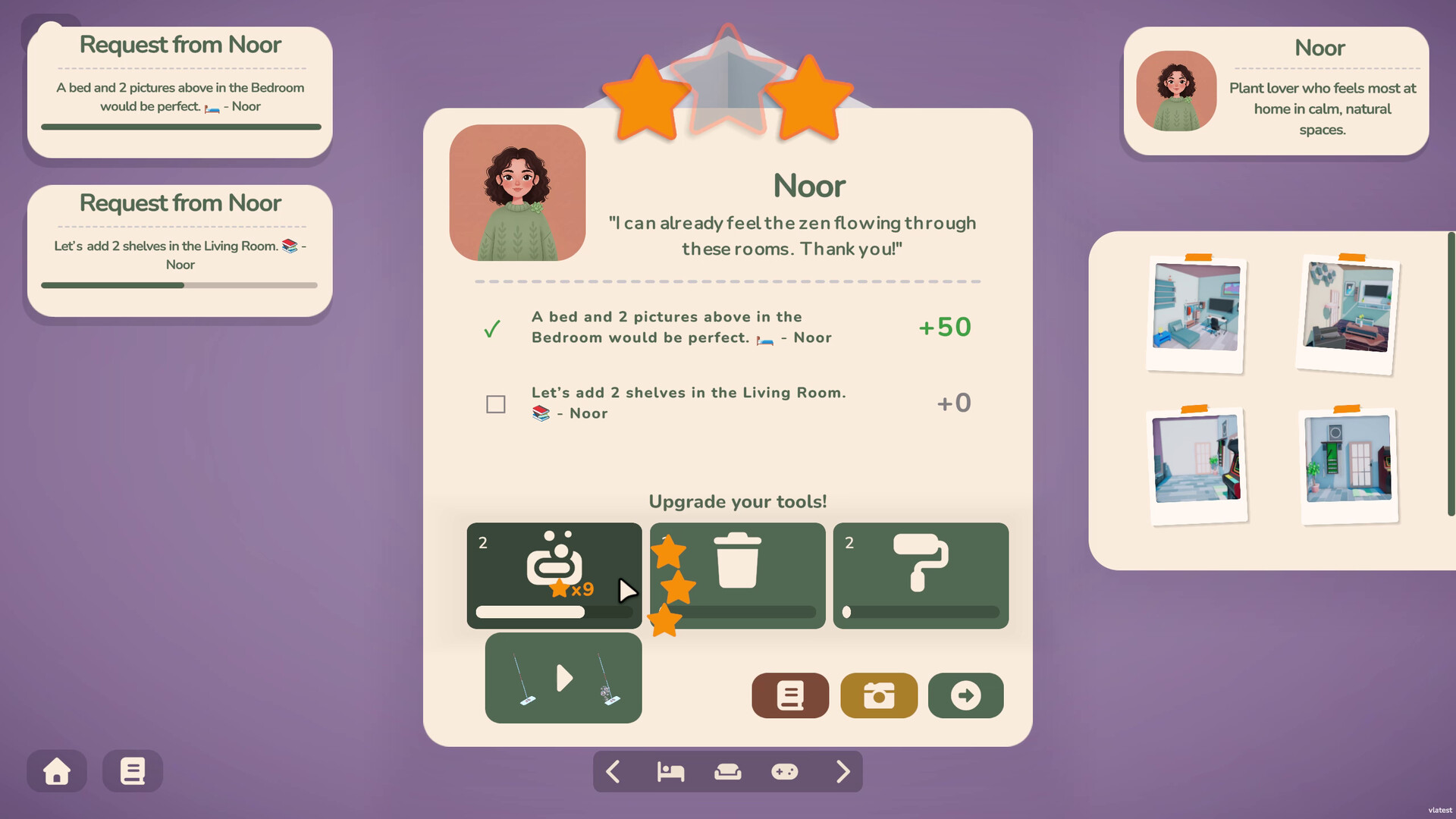Open the brown journal button in results panel
Image resolution: width=1456 pixels, height=819 pixels.
pyautogui.click(x=790, y=695)
